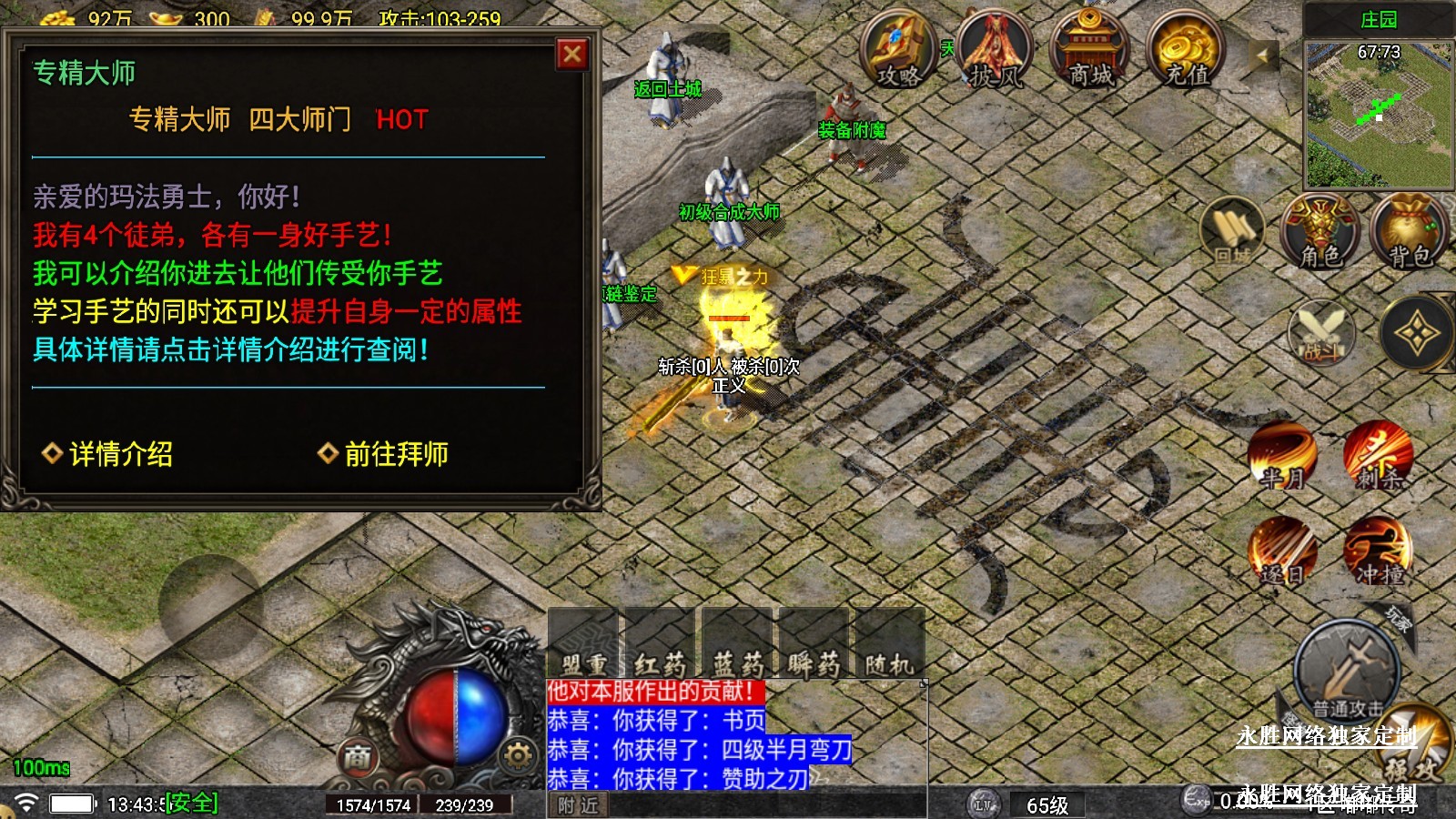Screen dimensions: 1456x819
Task: Open the 背包 bag
Action: click(1409, 231)
